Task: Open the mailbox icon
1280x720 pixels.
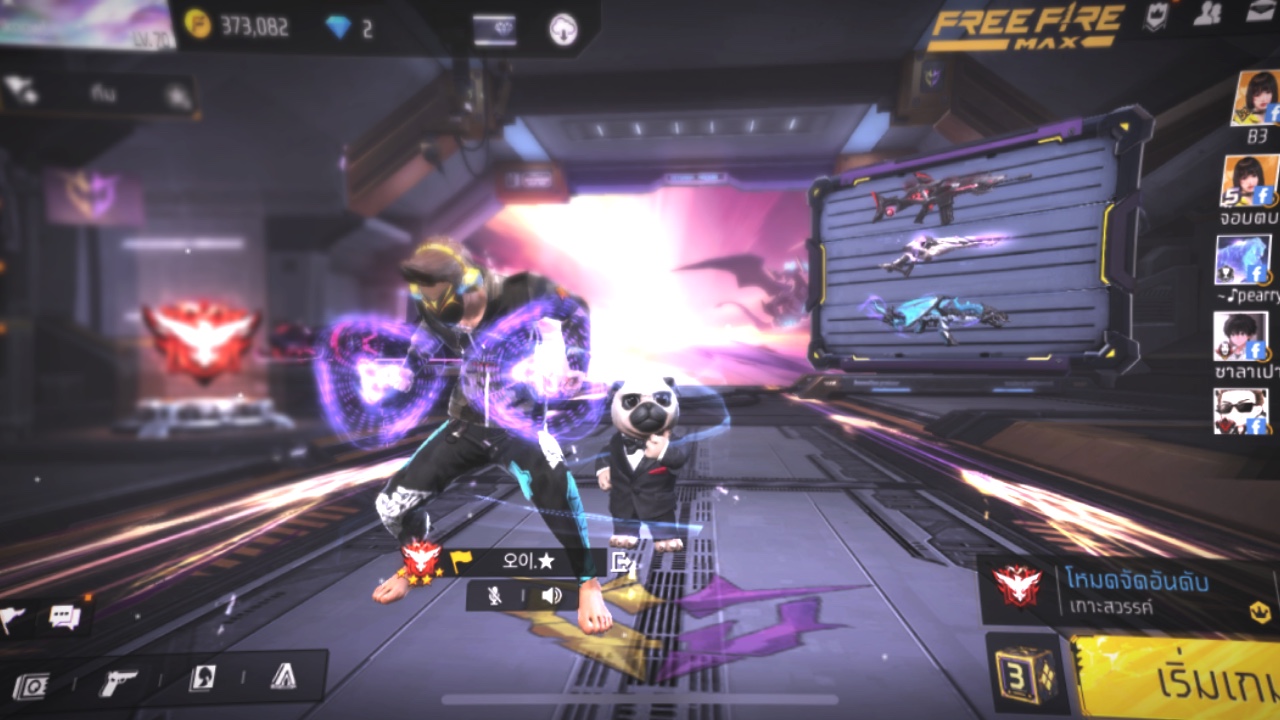Action: pos(1260,12)
